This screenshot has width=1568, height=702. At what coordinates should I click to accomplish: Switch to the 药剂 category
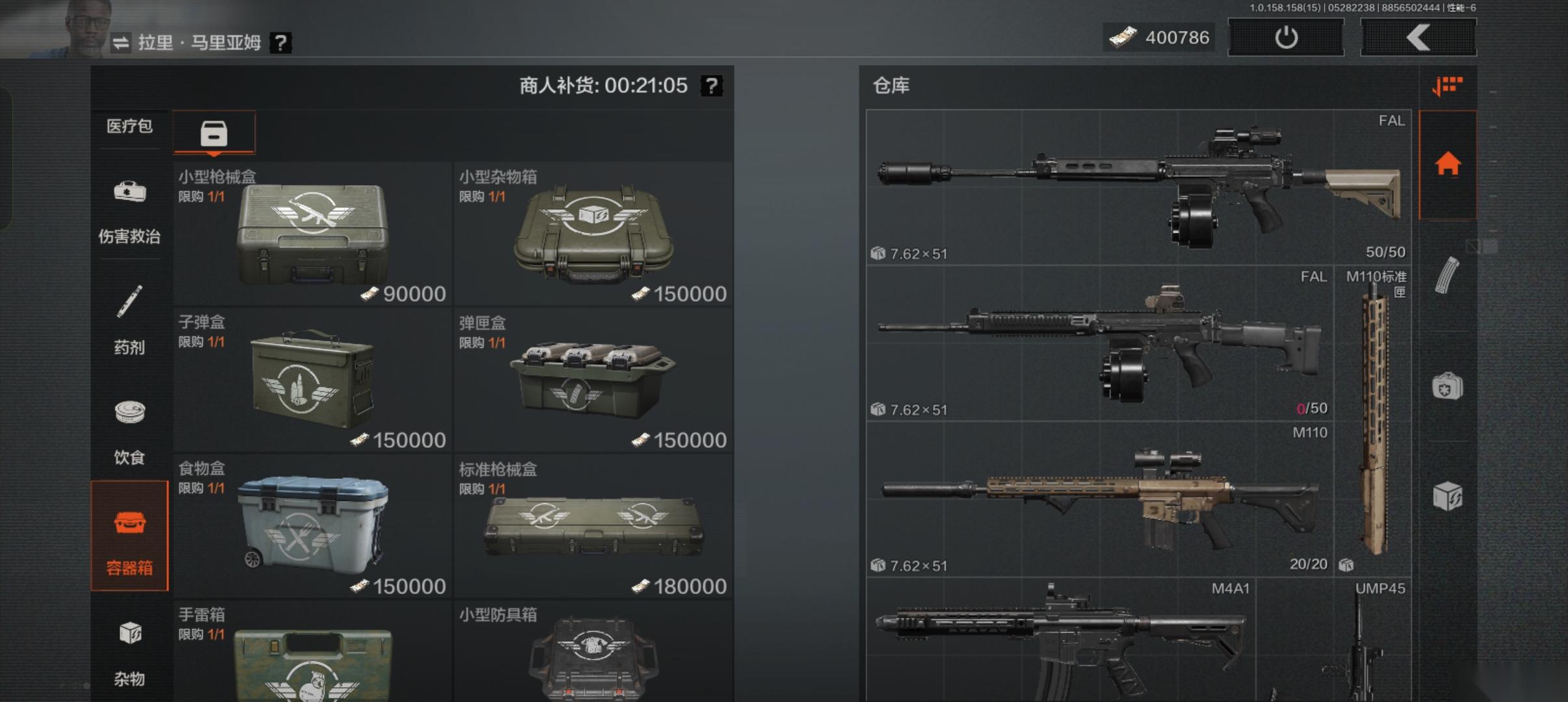pos(129,320)
